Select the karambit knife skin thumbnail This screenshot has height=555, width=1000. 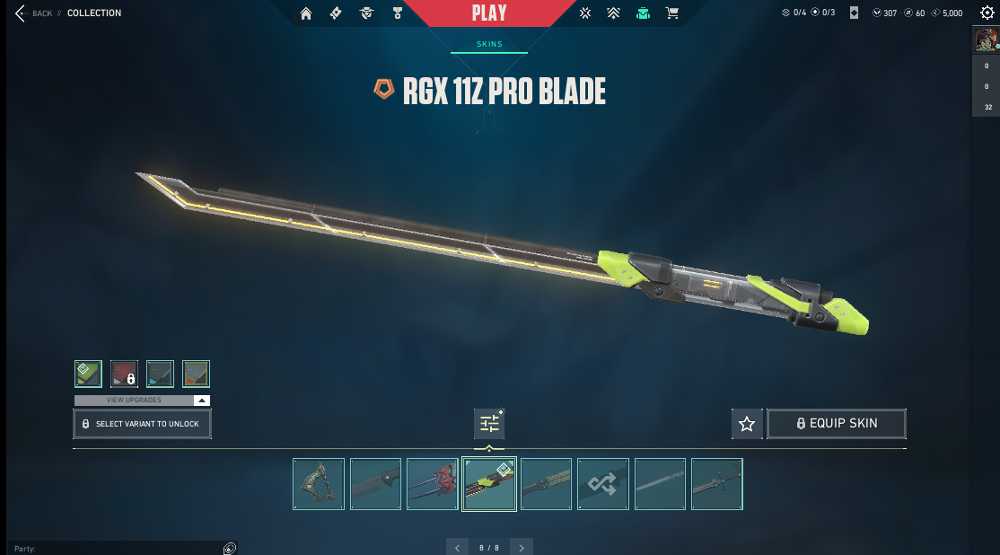coord(319,484)
